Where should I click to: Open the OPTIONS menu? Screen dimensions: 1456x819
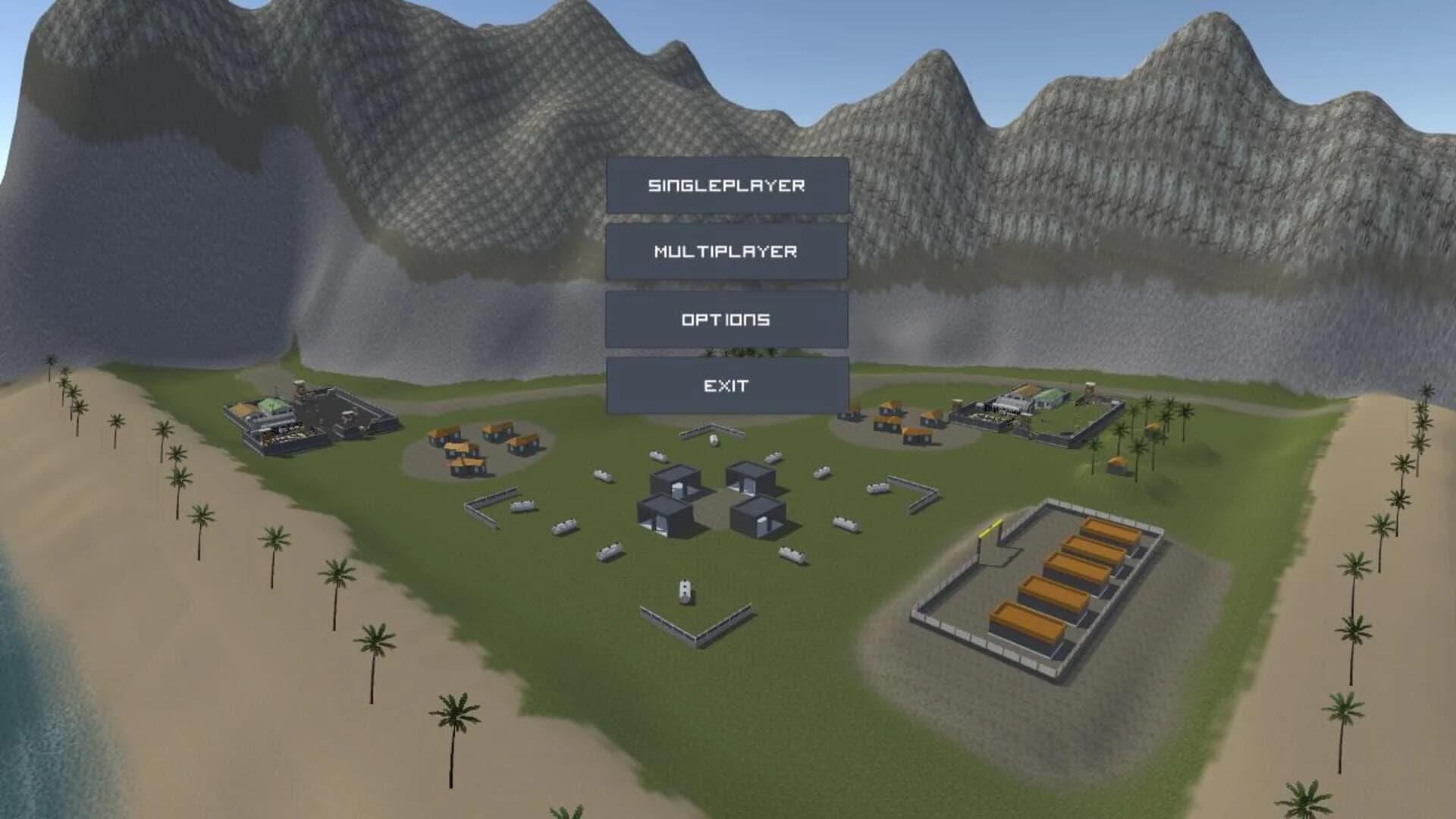(726, 318)
